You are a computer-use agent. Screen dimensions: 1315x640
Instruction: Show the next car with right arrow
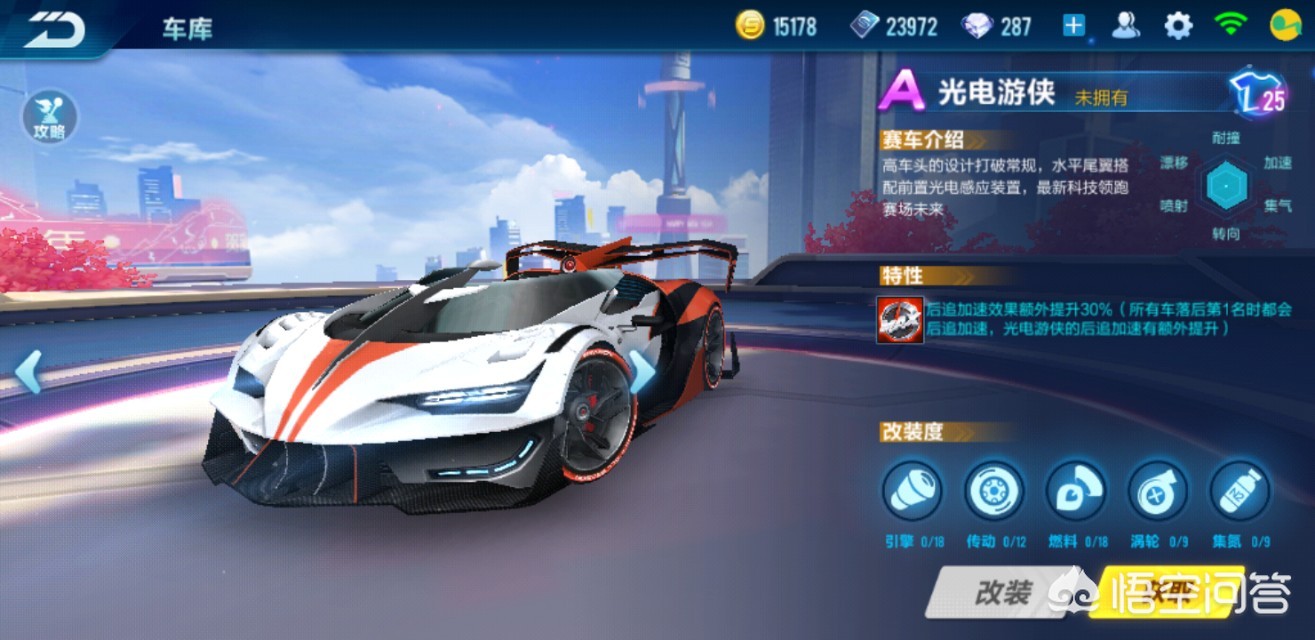pos(641,372)
